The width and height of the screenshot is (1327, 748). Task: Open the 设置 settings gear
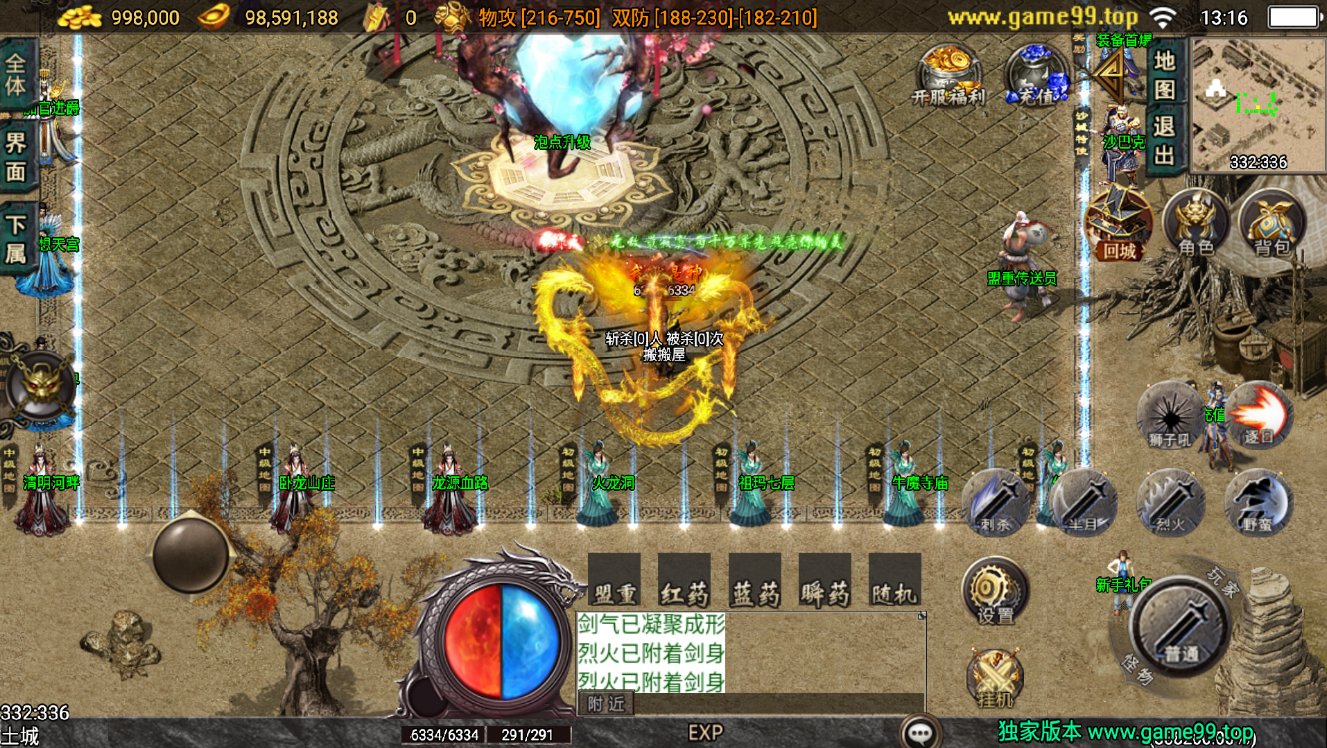pos(995,591)
